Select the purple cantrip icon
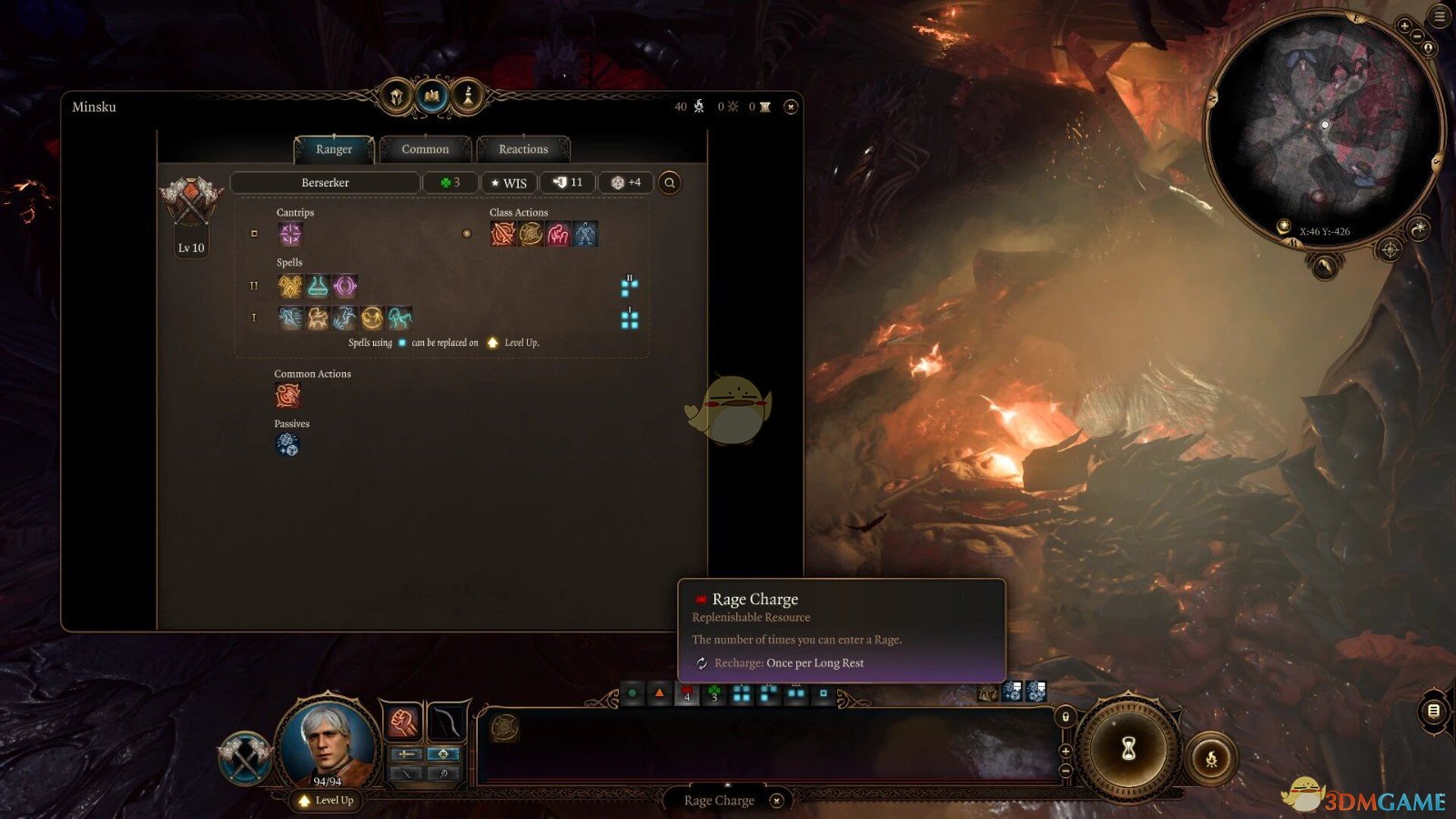This screenshot has width=1456, height=819. point(290,235)
